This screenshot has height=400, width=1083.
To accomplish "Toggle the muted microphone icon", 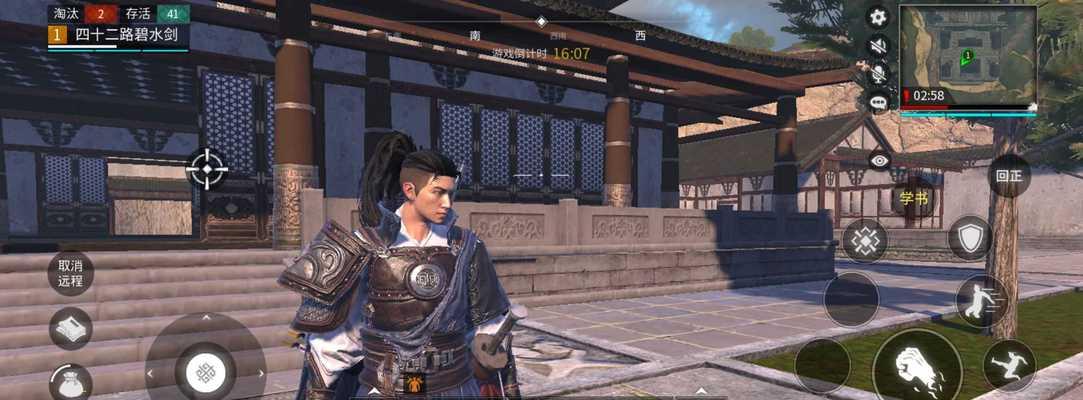I will [x=878, y=73].
